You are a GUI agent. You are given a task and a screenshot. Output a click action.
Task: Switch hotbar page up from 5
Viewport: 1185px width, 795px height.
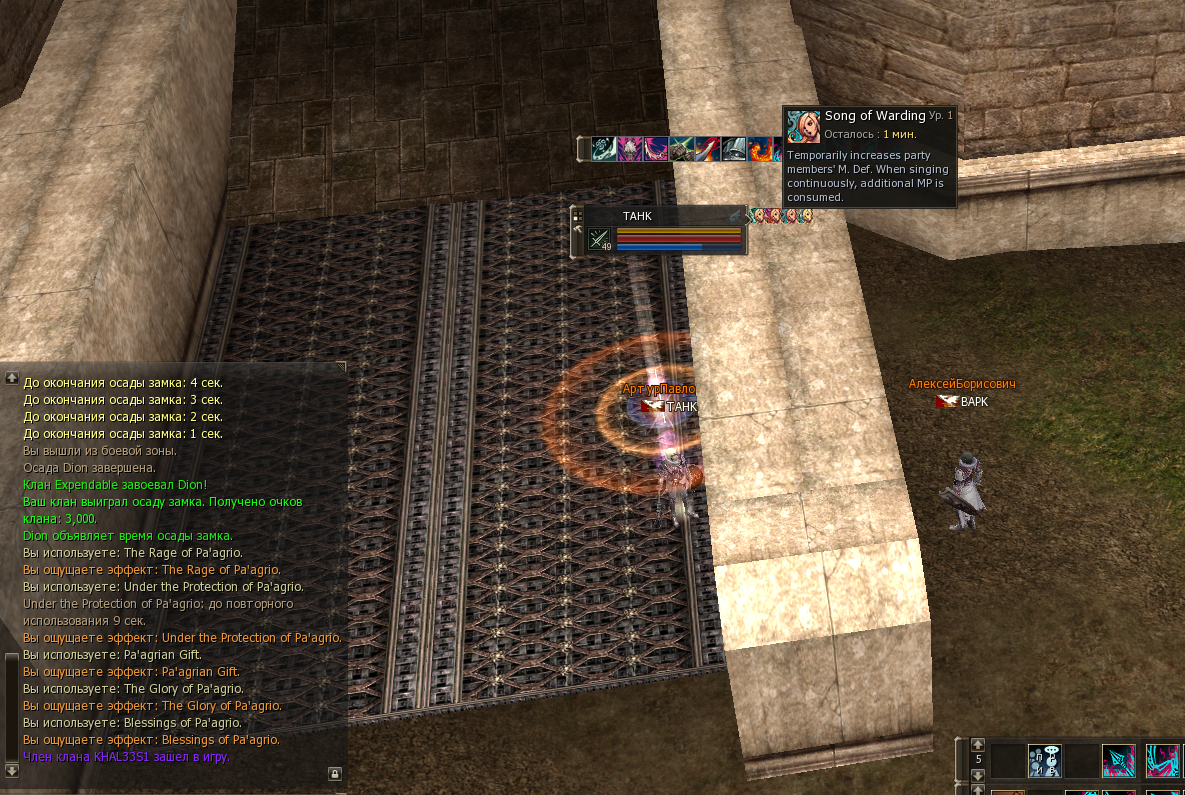978,744
